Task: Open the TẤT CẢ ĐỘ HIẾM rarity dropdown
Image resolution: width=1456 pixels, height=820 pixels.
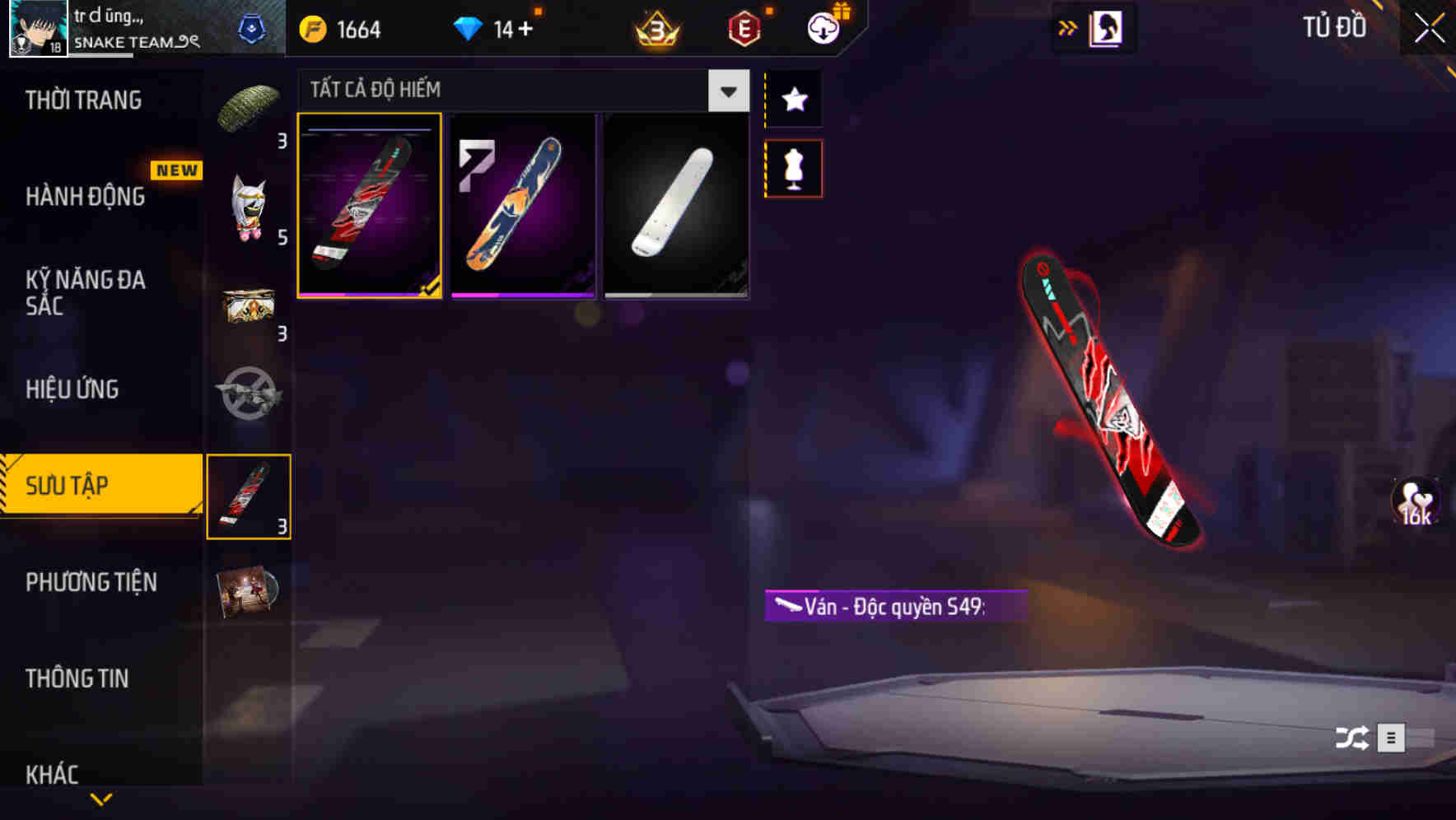Action: click(x=726, y=91)
